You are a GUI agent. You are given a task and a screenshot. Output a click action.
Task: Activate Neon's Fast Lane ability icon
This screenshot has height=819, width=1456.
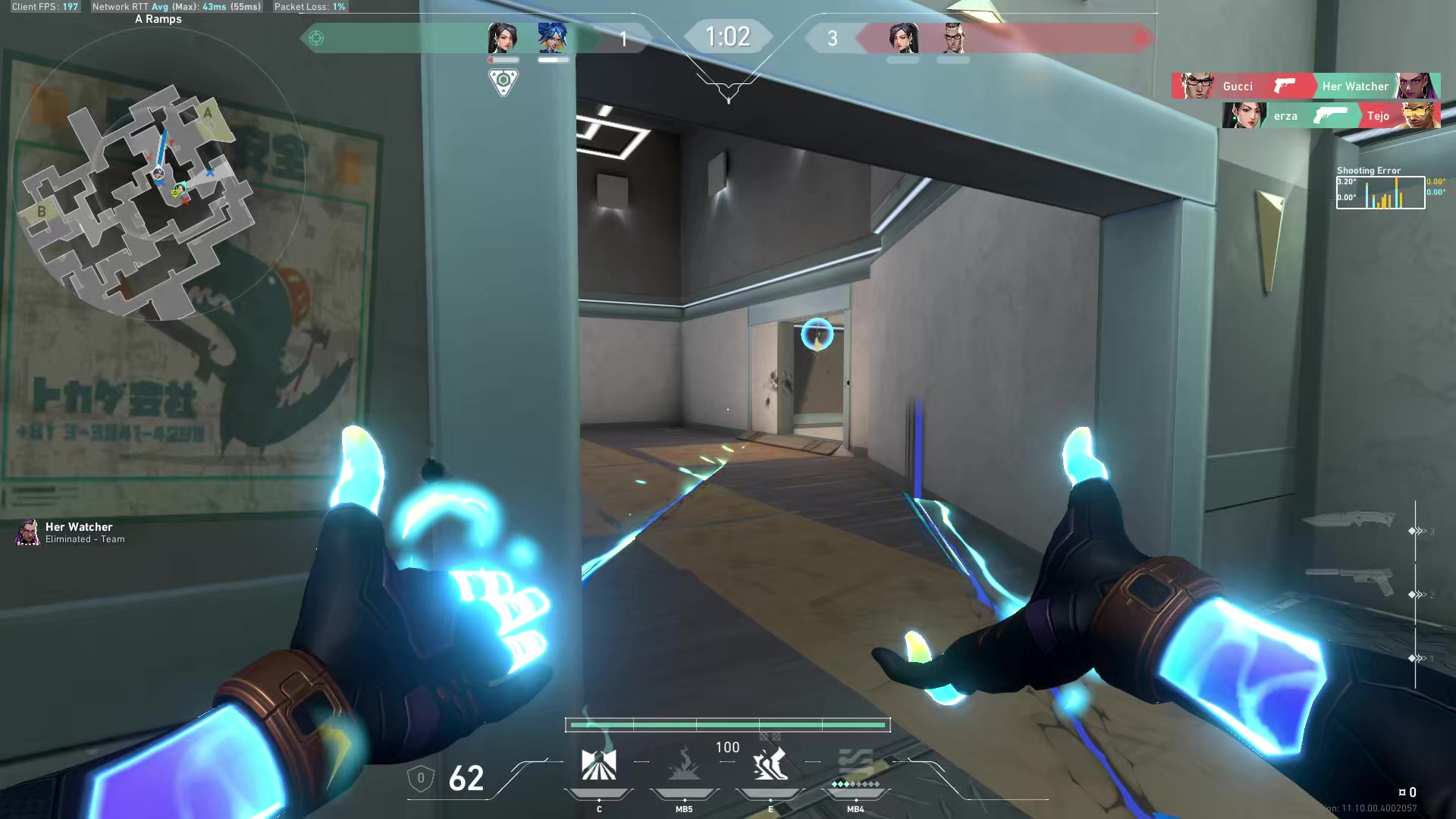coord(598,764)
